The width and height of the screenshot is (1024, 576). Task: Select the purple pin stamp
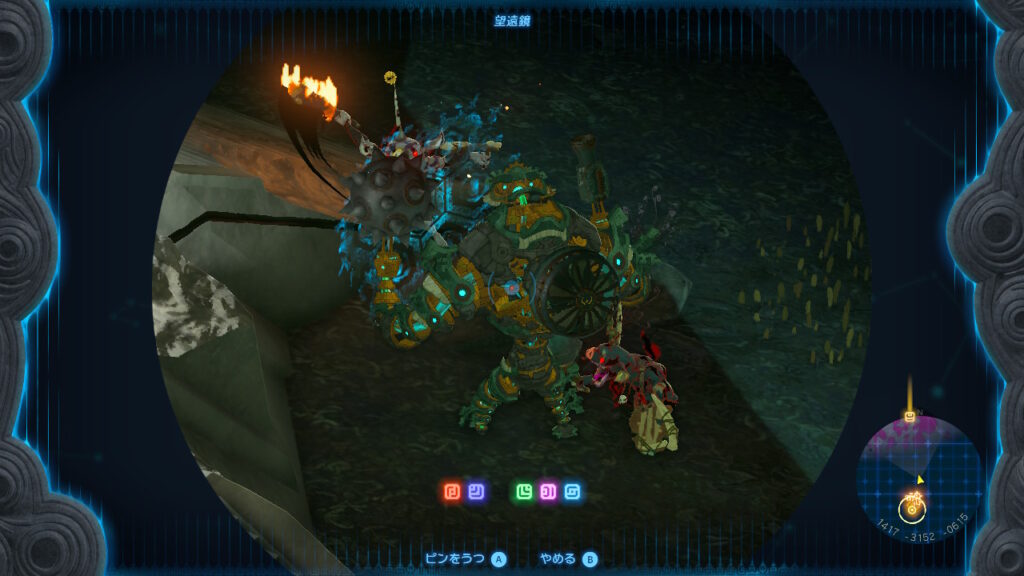tap(548, 492)
